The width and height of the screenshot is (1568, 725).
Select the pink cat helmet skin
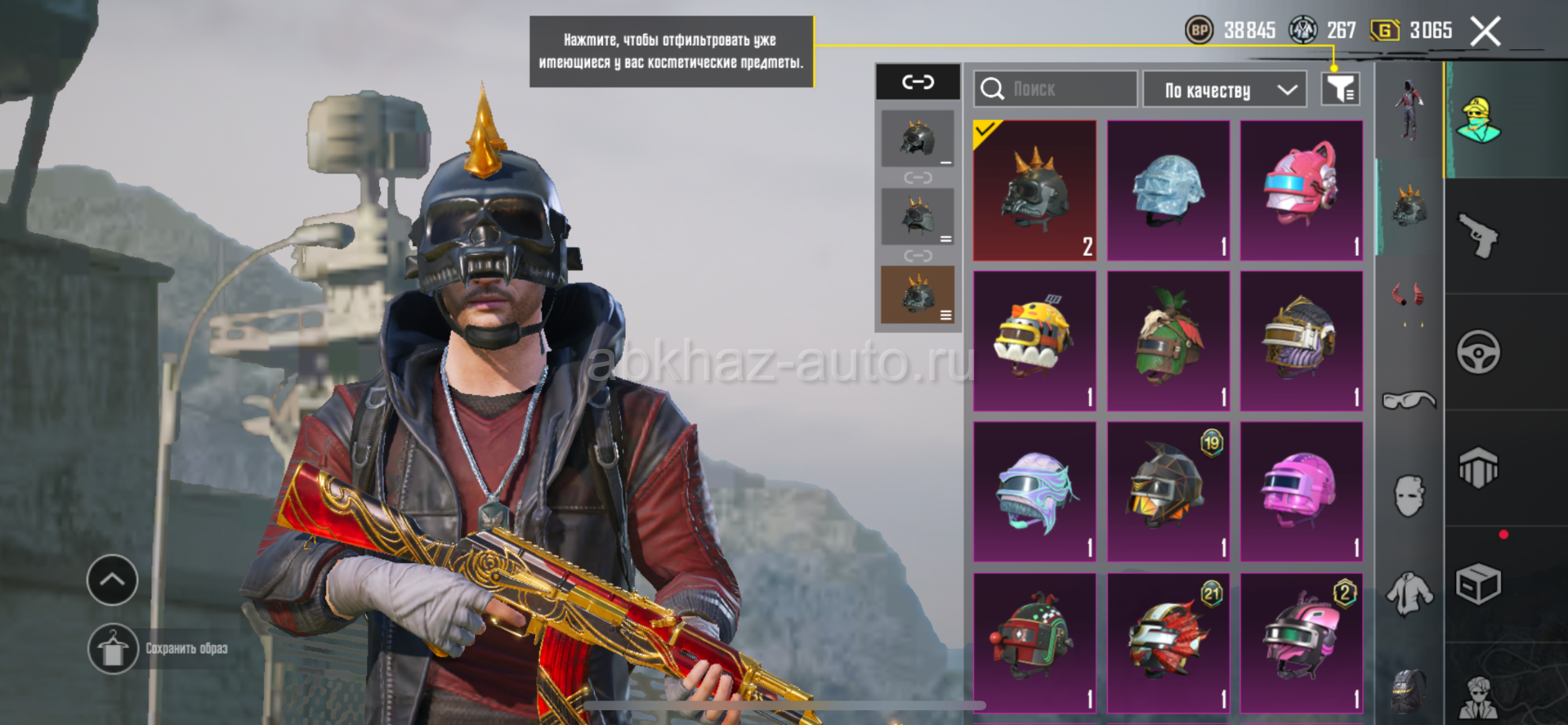(x=1302, y=191)
